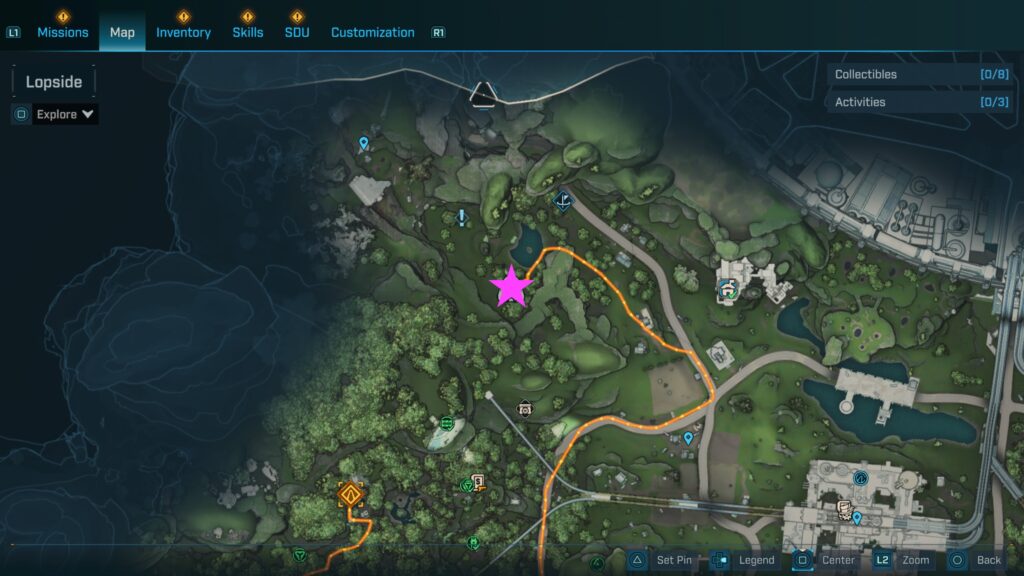Viewport: 1024px width, 576px height.
Task: Open the SDU tab
Action: tap(296, 32)
